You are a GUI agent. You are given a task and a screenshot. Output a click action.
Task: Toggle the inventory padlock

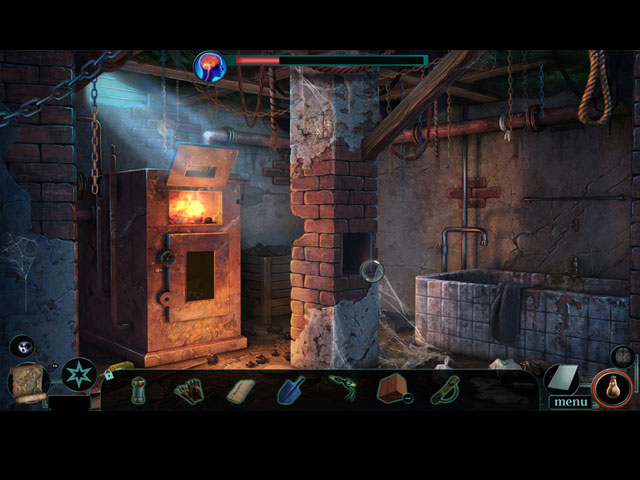(x=108, y=375)
